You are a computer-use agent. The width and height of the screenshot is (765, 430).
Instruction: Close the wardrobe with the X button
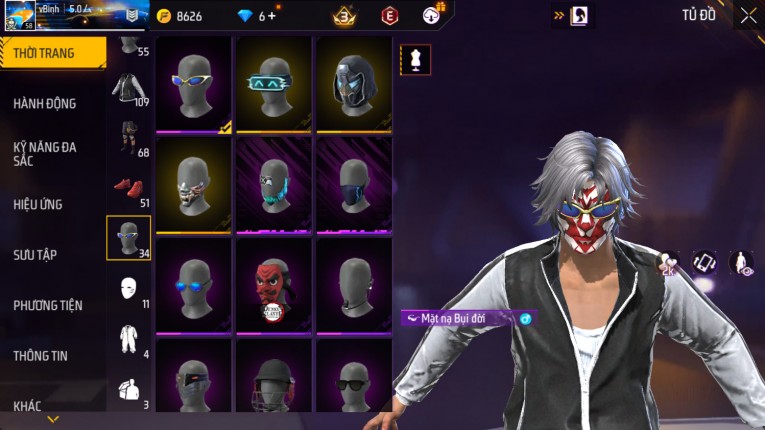[748, 15]
